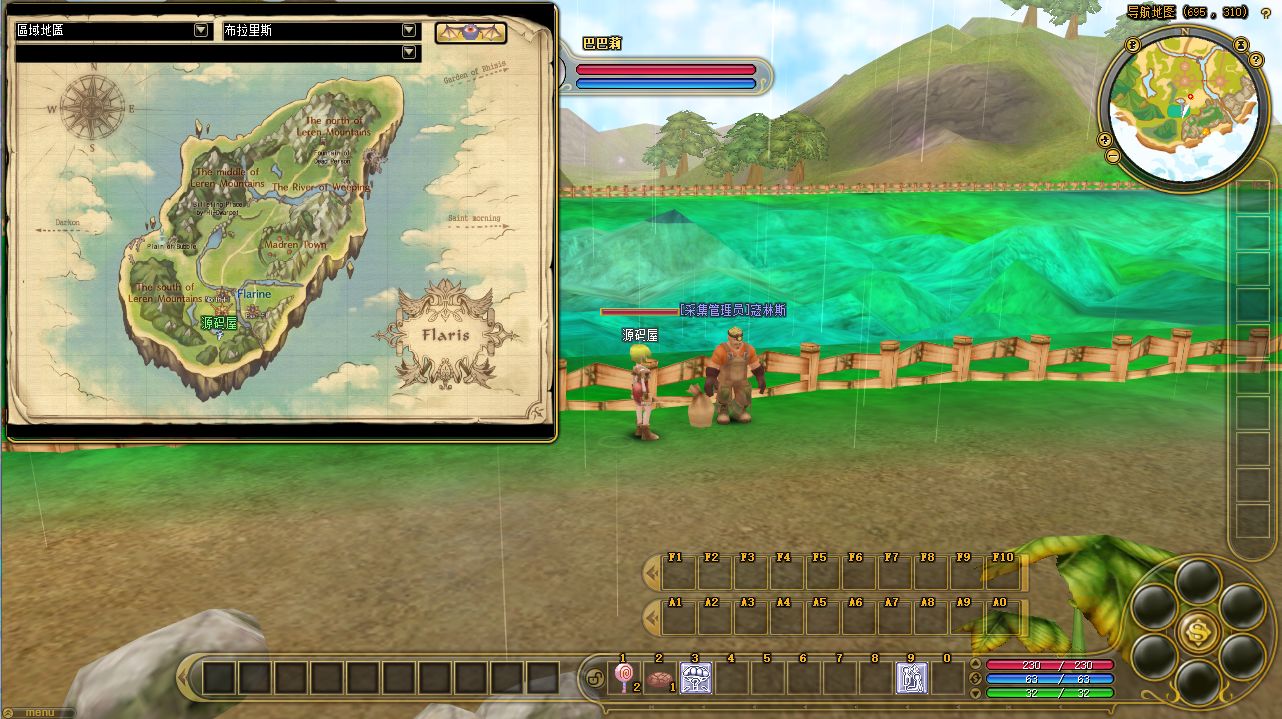Open the menu button at bottom-left corner
The image size is (1282, 719).
click(38, 713)
